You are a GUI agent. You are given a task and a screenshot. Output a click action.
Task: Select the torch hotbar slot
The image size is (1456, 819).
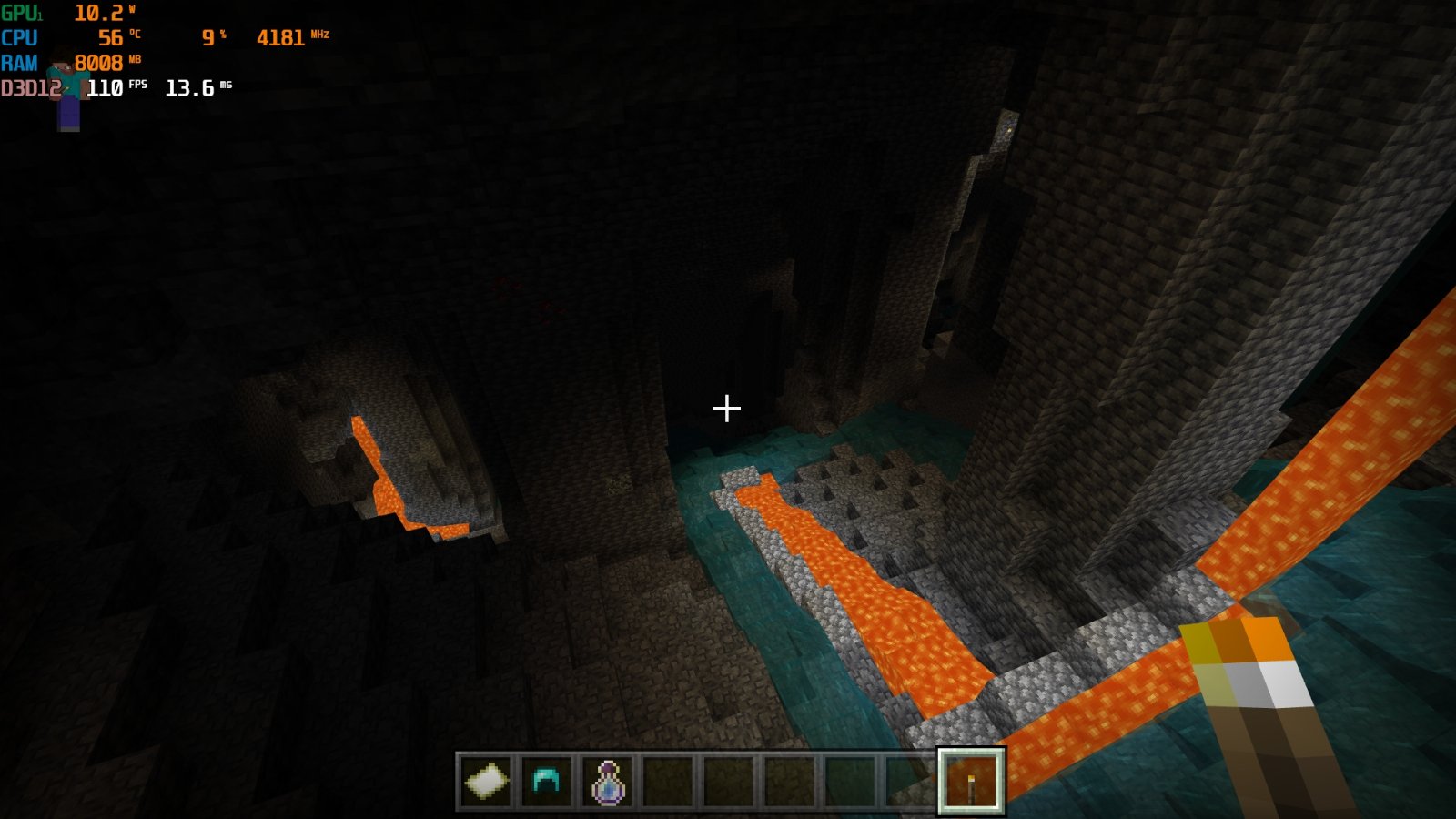click(x=971, y=781)
